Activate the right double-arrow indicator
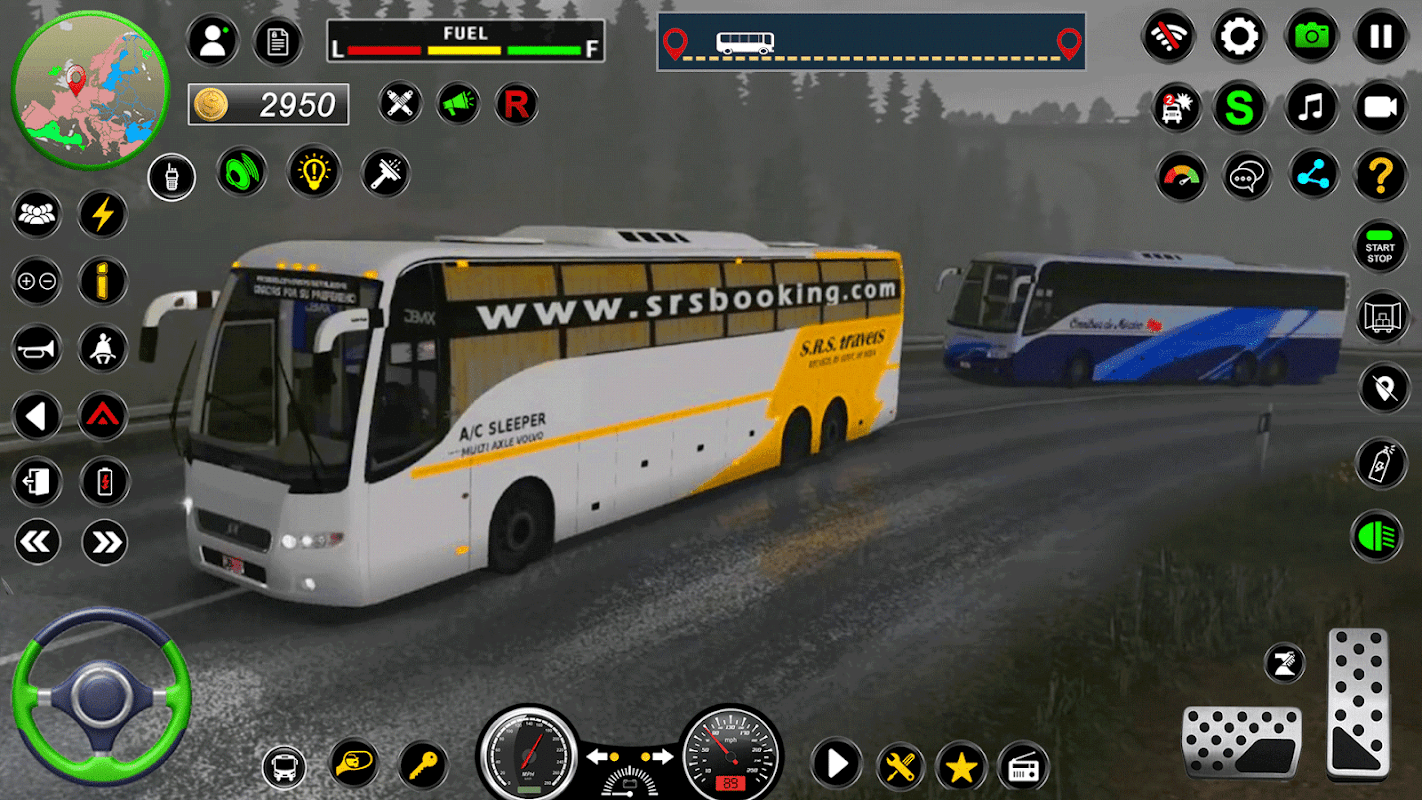 click(x=103, y=542)
